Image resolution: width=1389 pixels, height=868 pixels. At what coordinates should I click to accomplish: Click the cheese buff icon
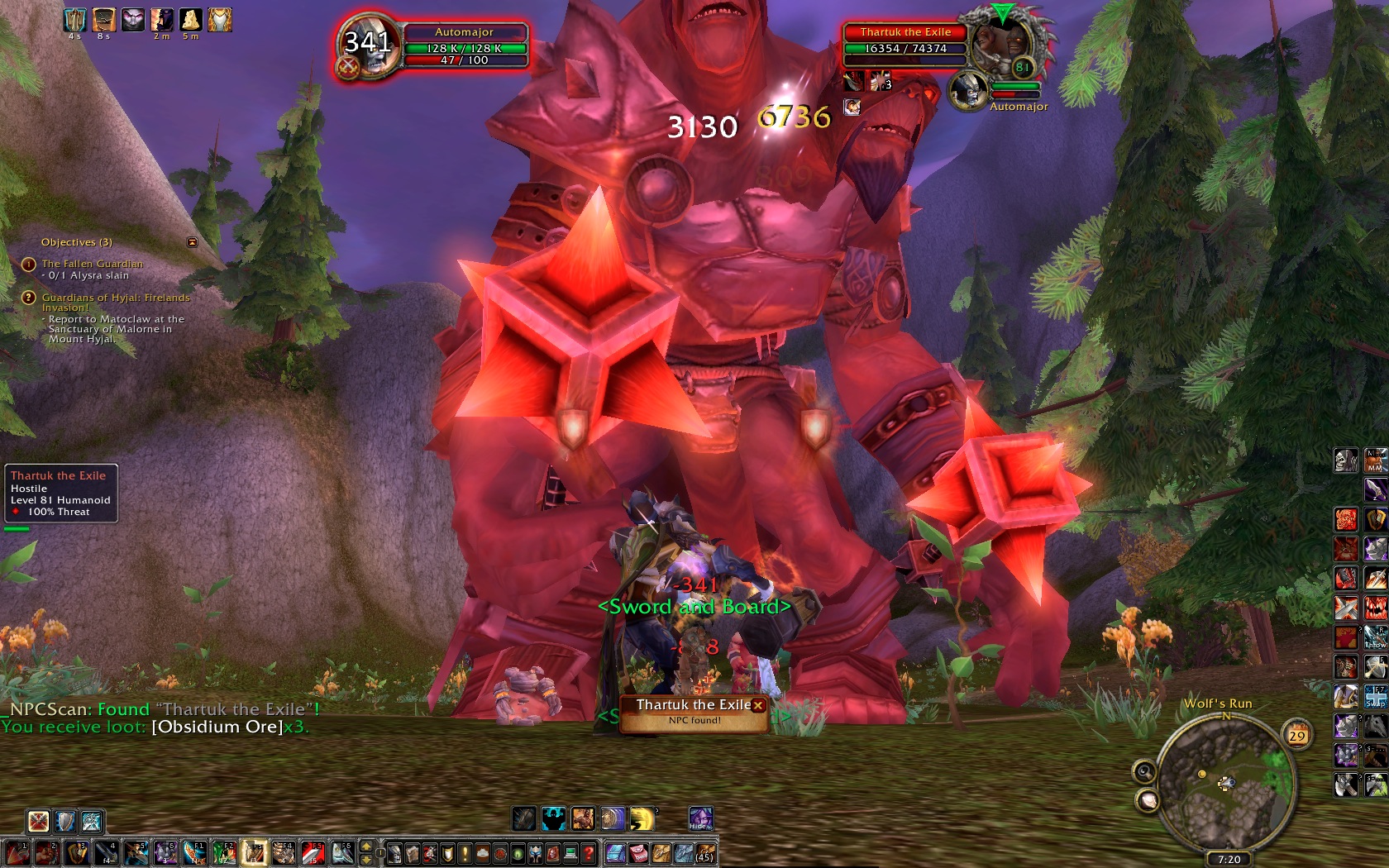point(191,19)
